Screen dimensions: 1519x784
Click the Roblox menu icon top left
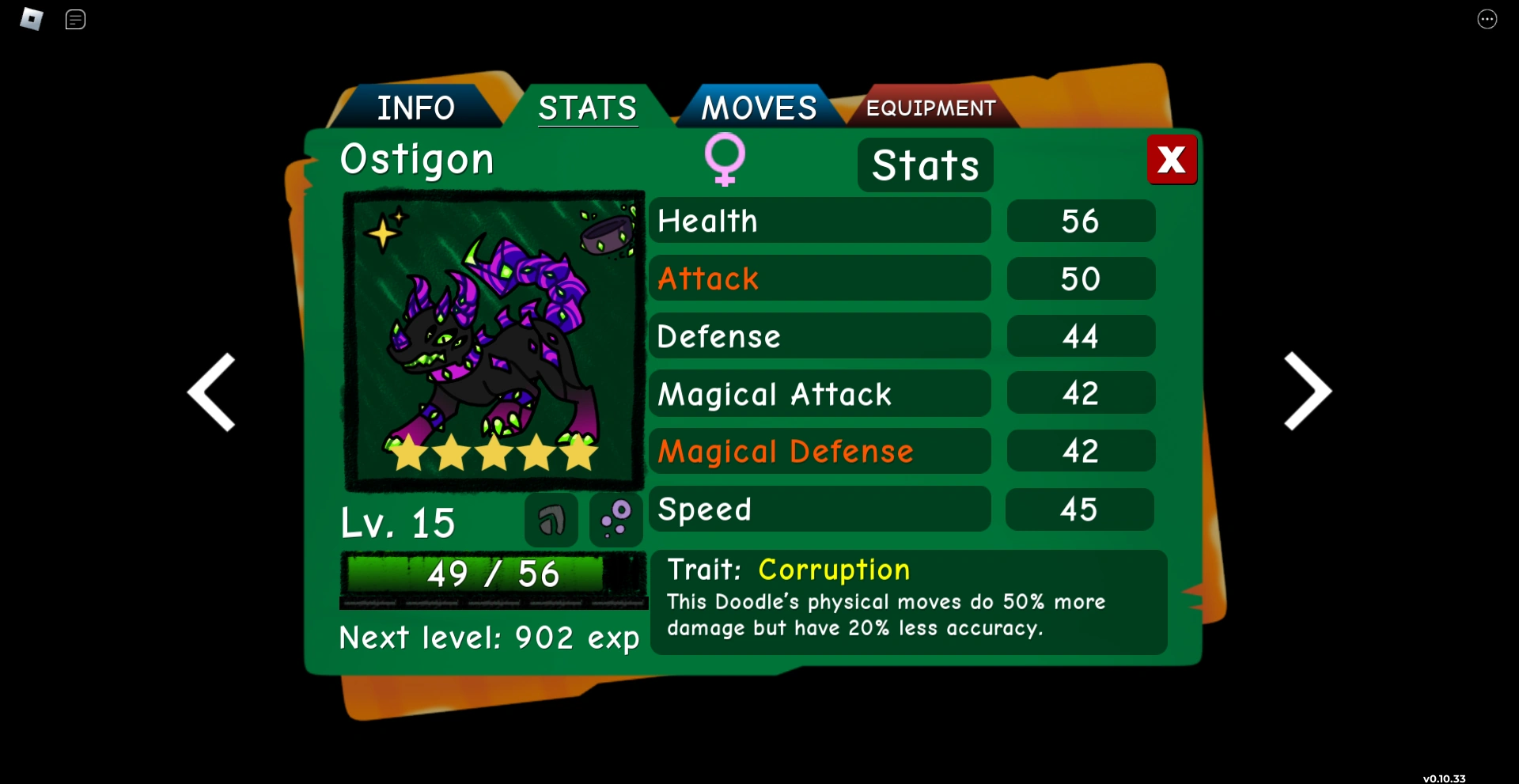(32, 19)
